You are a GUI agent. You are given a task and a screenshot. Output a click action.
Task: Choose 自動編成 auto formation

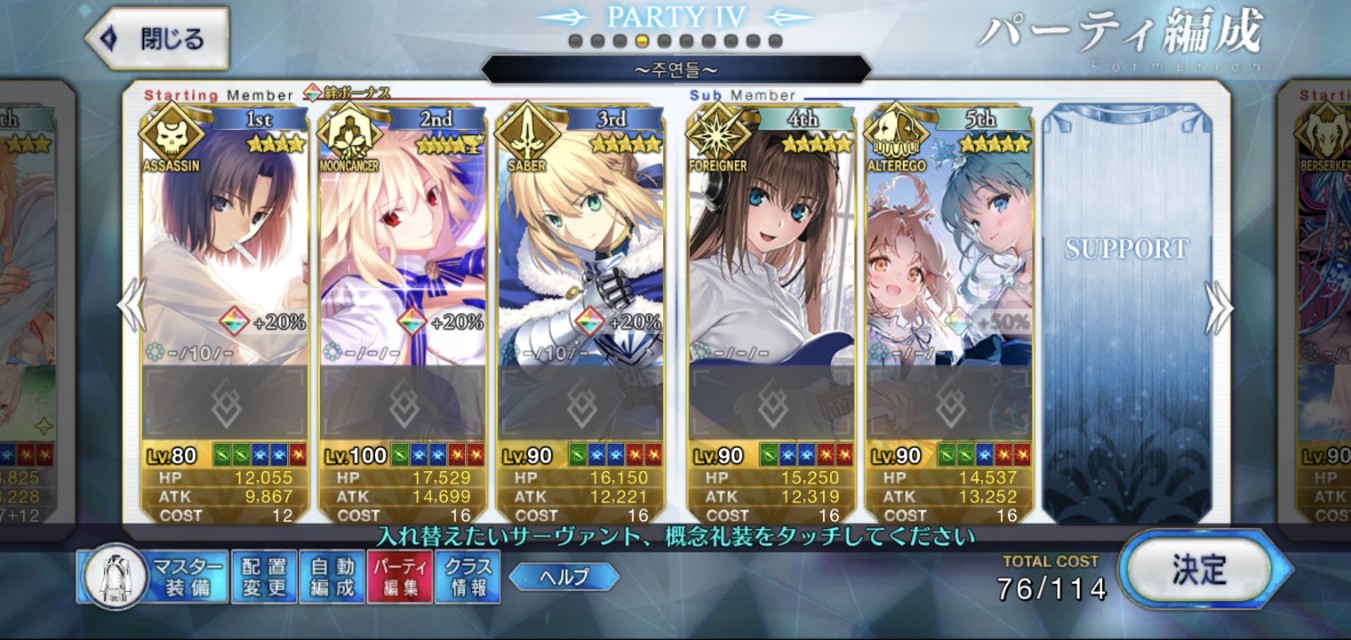click(332, 577)
